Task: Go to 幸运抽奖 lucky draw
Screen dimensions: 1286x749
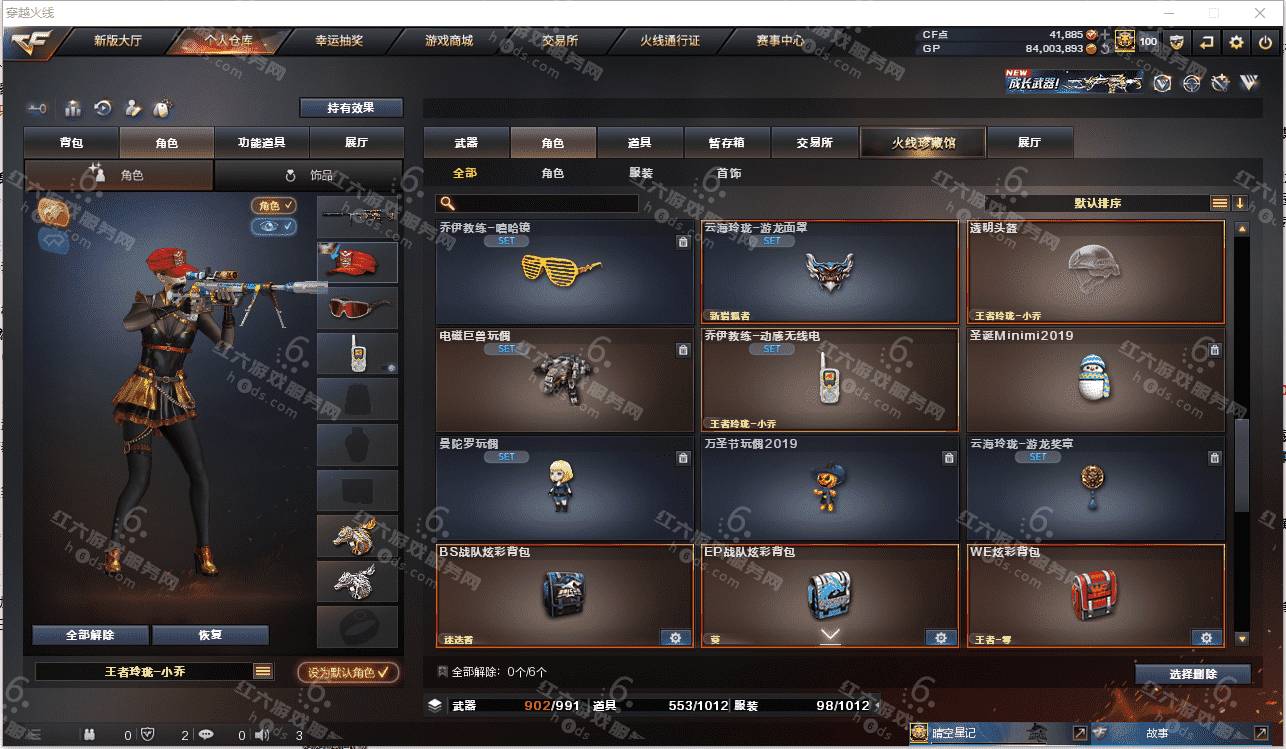Action: 339,41
